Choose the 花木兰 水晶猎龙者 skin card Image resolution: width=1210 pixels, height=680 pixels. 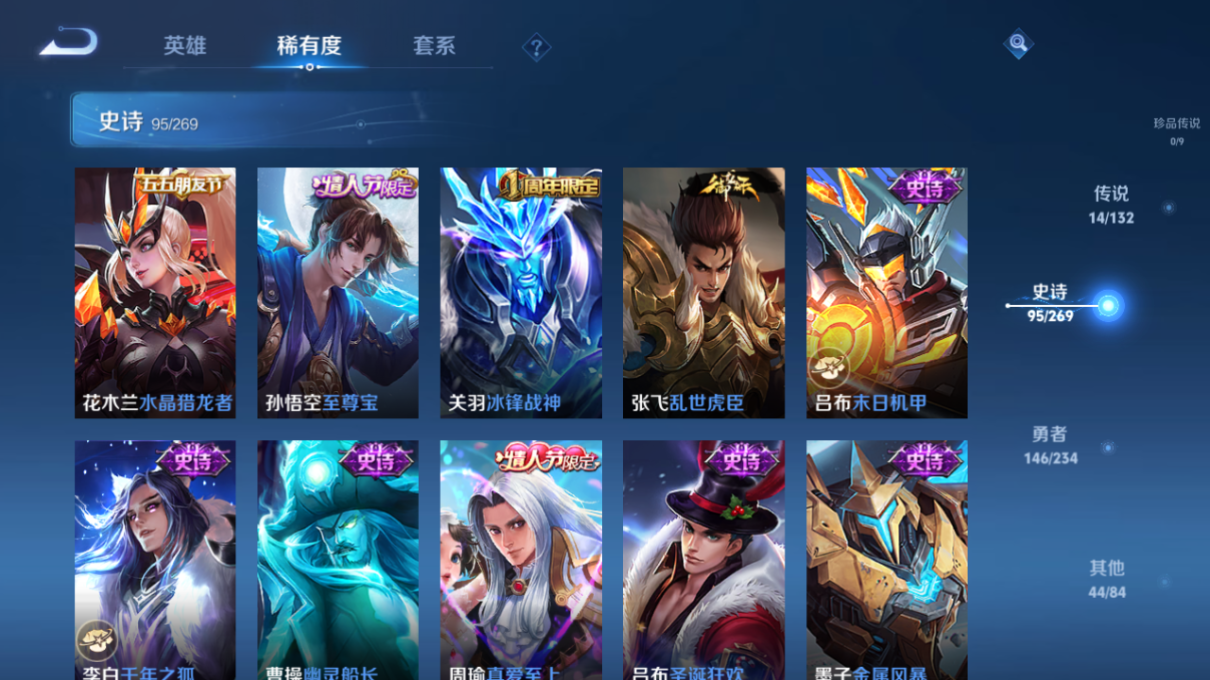click(155, 292)
